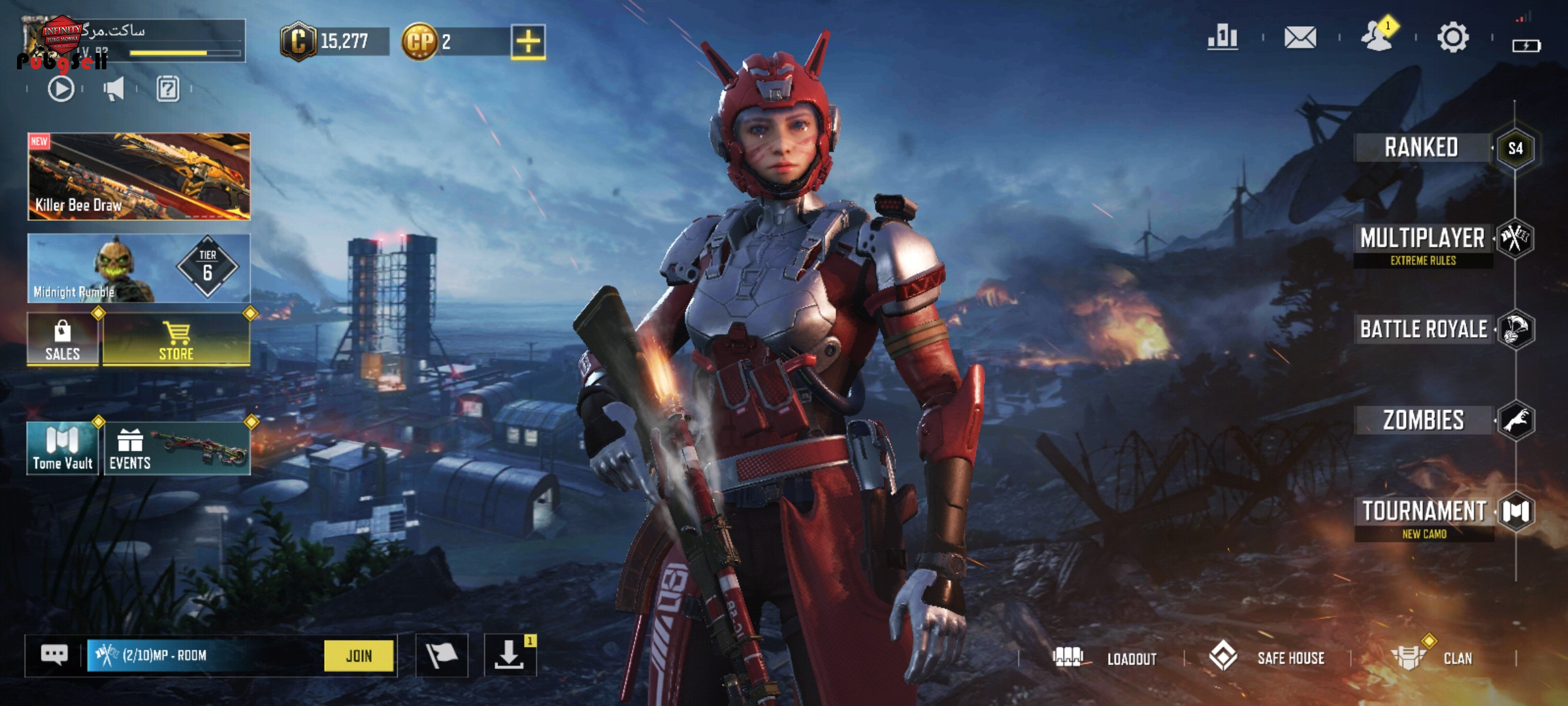This screenshot has height=706, width=1568.
Task: Open the Tournament mode
Action: click(x=1424, y=512)
